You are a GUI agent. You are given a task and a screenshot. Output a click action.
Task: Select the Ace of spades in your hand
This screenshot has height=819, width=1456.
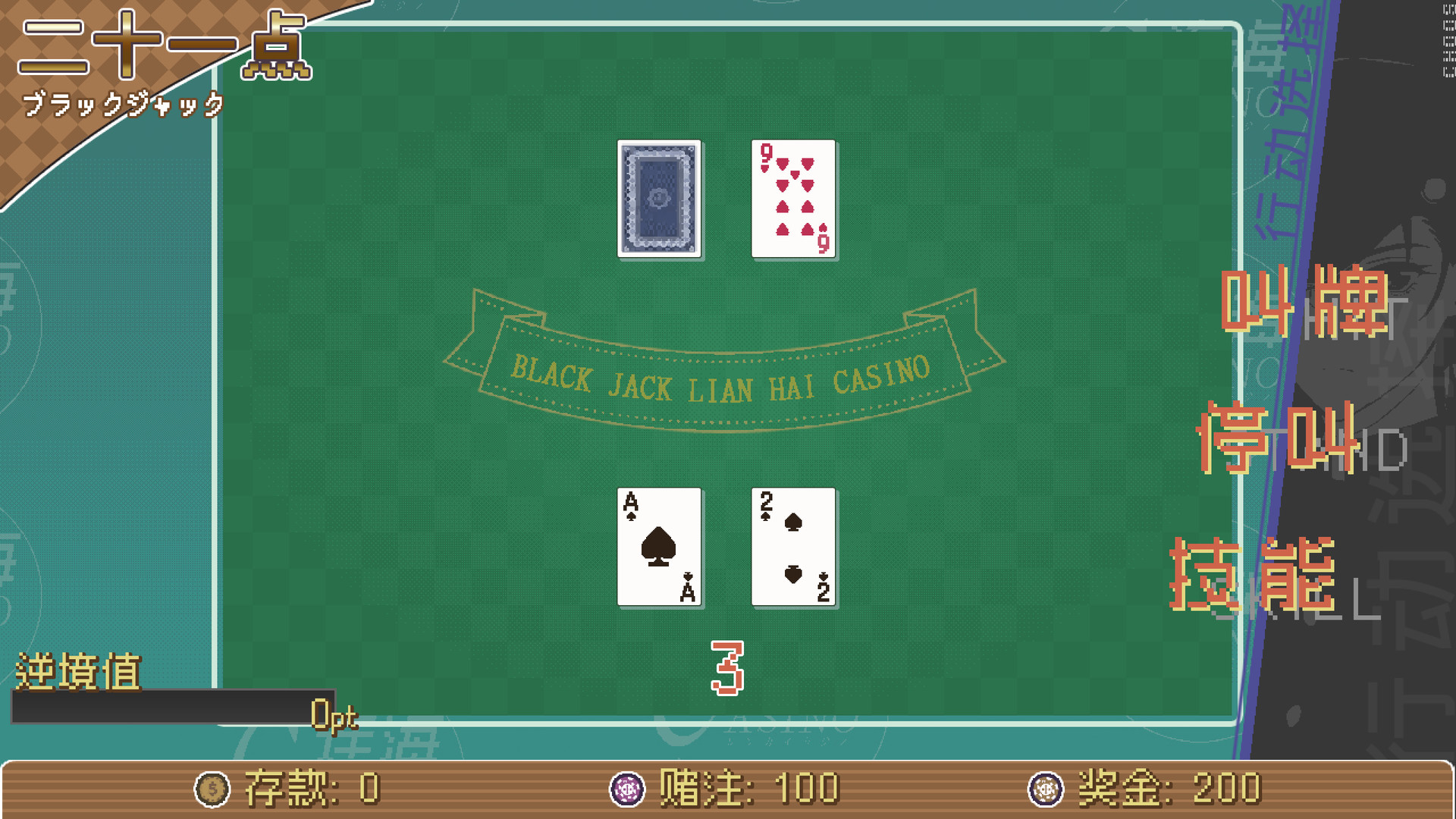point(661,547)
